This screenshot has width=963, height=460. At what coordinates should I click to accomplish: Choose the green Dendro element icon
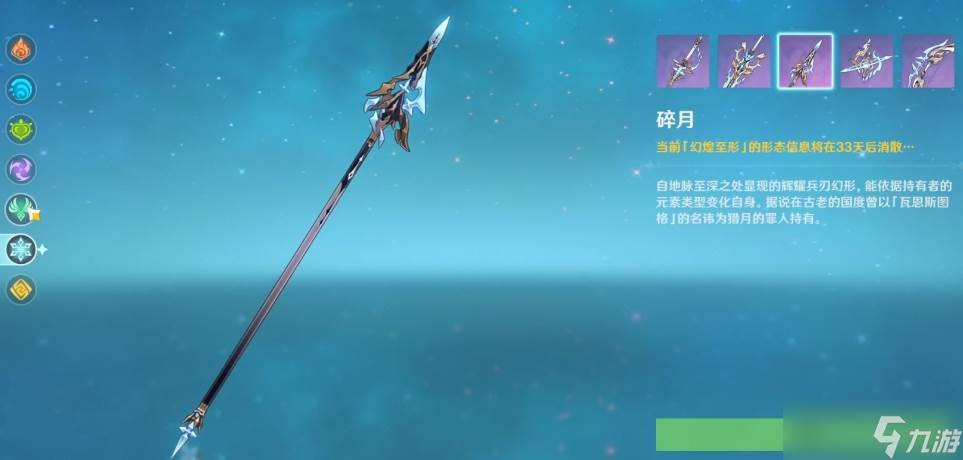click(22, 129)
